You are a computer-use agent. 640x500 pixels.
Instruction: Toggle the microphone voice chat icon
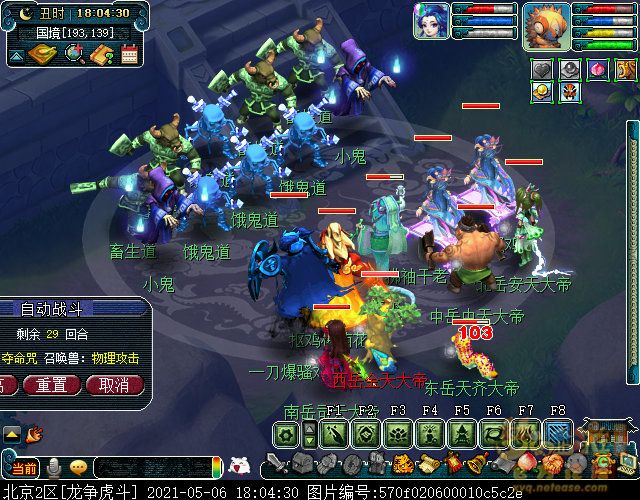pos(53,467)
